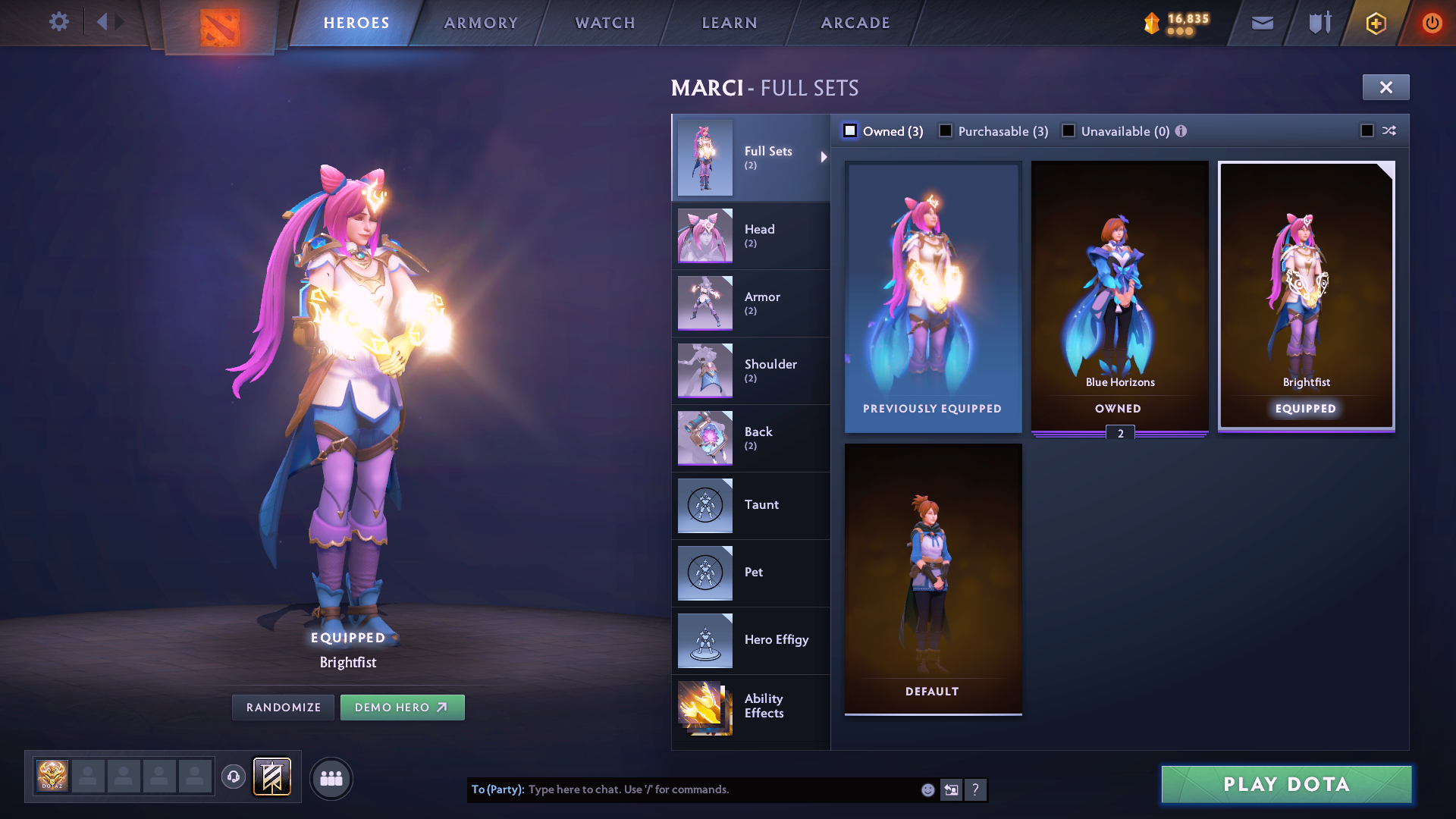Click the red power quit button

click(x=1431, y=23)
